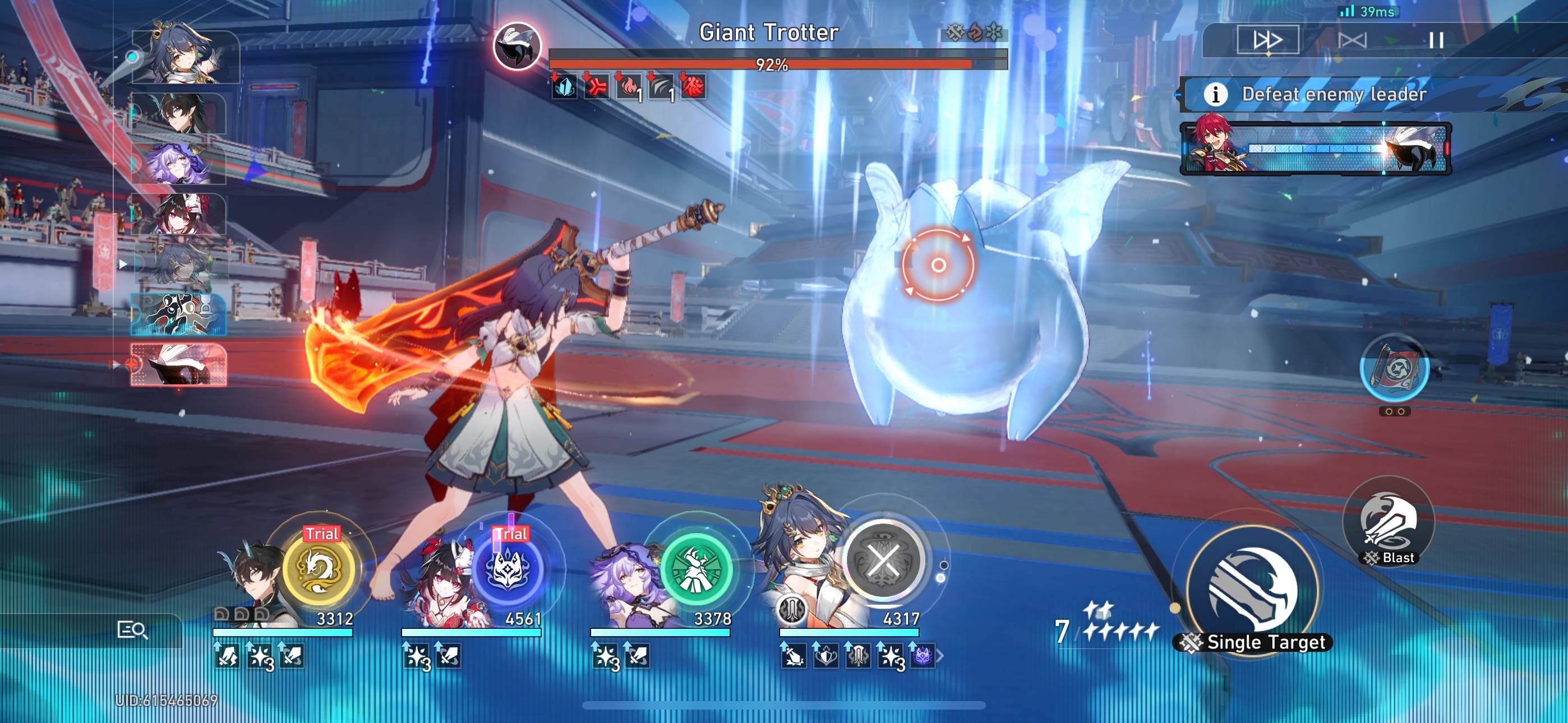Select the first character portrait in turn order
Image resolution: width=1568 pixels, height=723 pixels.
(x=183, y=58)
